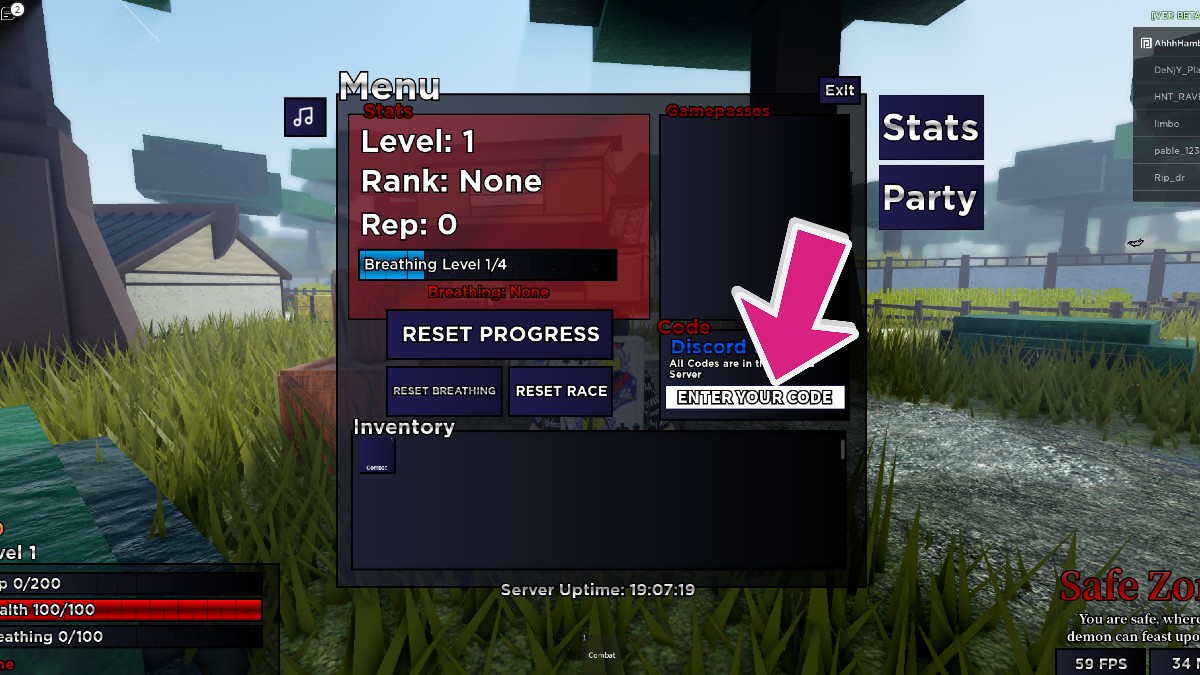Select the RESET RACE button
The width and height of the screenshot is (1200, 675).
point(561,391)
